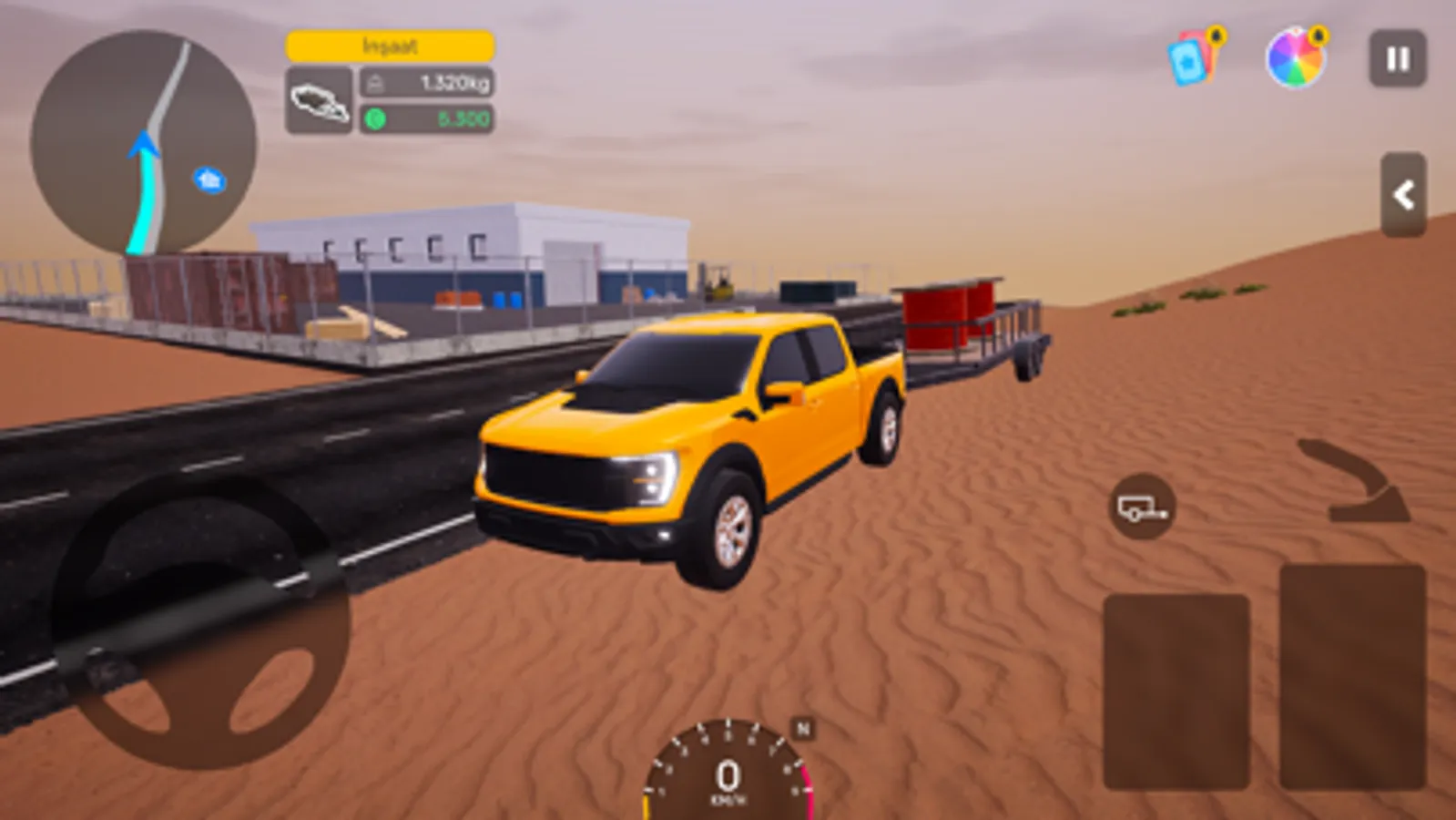The height and width of the screenshot is (820, 1456).
Task: Tap the gear indicator N on the speedometer
Action: coord(800,727)
